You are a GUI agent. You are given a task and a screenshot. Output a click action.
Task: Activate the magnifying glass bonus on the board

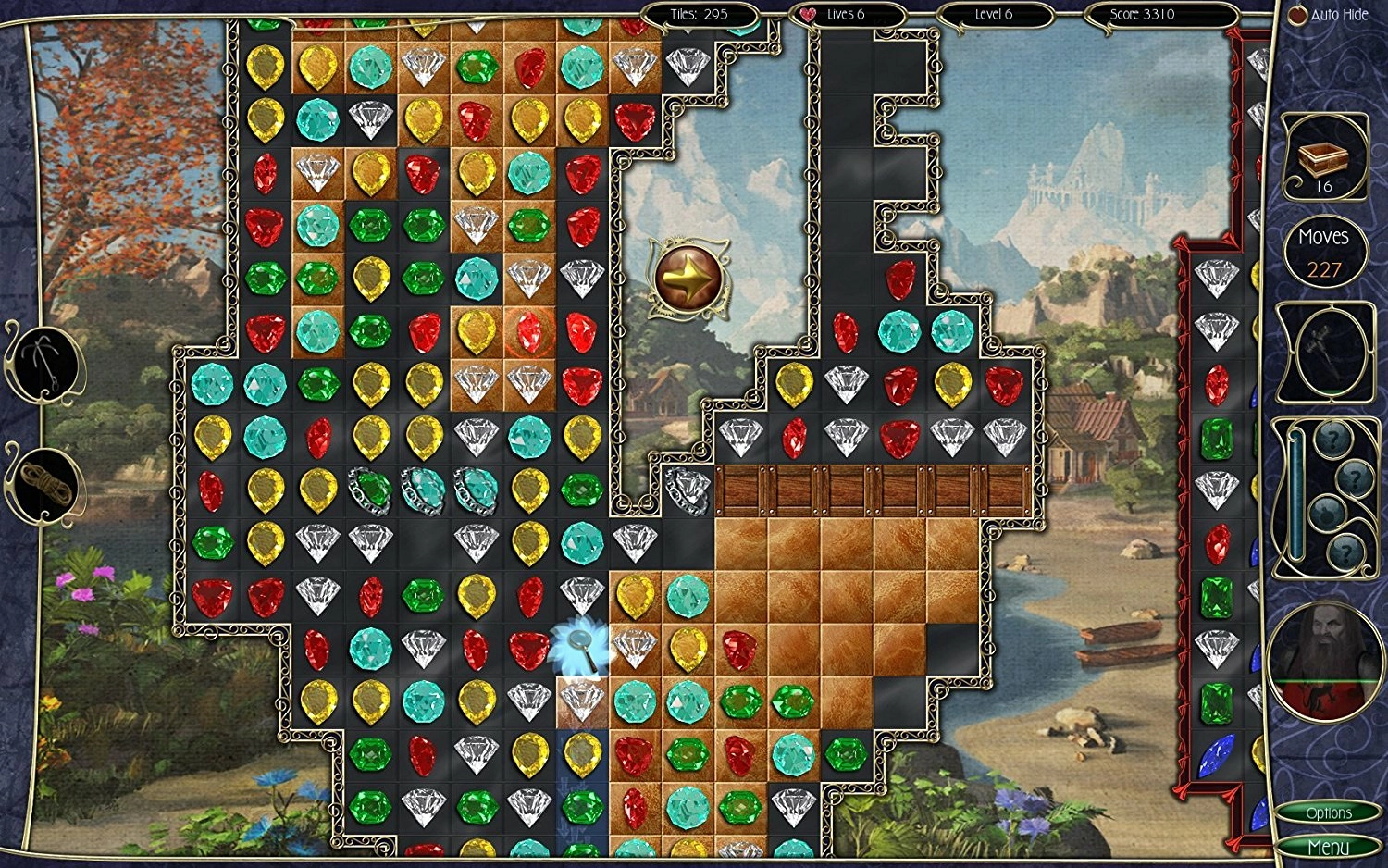[x=578, y=645]
